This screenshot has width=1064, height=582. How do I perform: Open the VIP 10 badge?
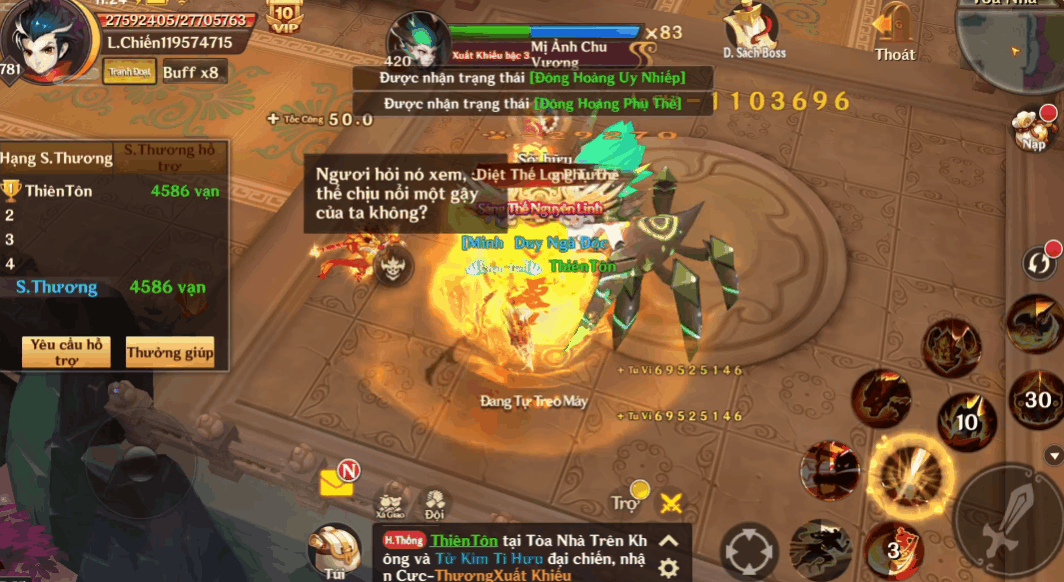click(284, 16)
